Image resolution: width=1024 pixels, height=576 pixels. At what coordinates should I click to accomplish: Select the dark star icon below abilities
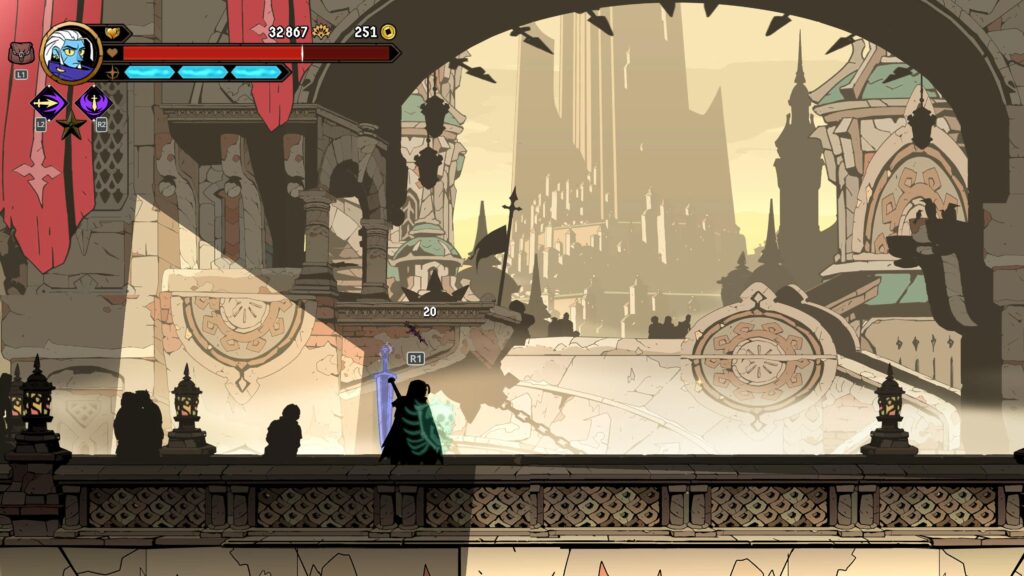click(x=70, y=126)
